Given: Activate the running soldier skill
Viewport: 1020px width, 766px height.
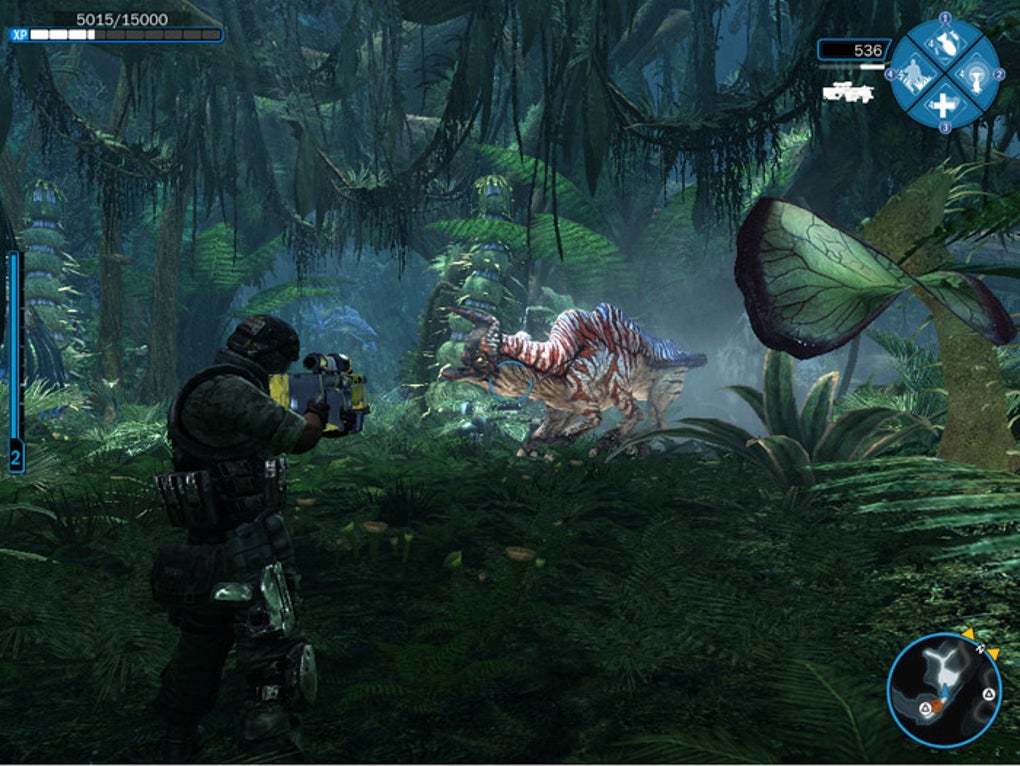Looking at the screenshot, I should [914, 73].
